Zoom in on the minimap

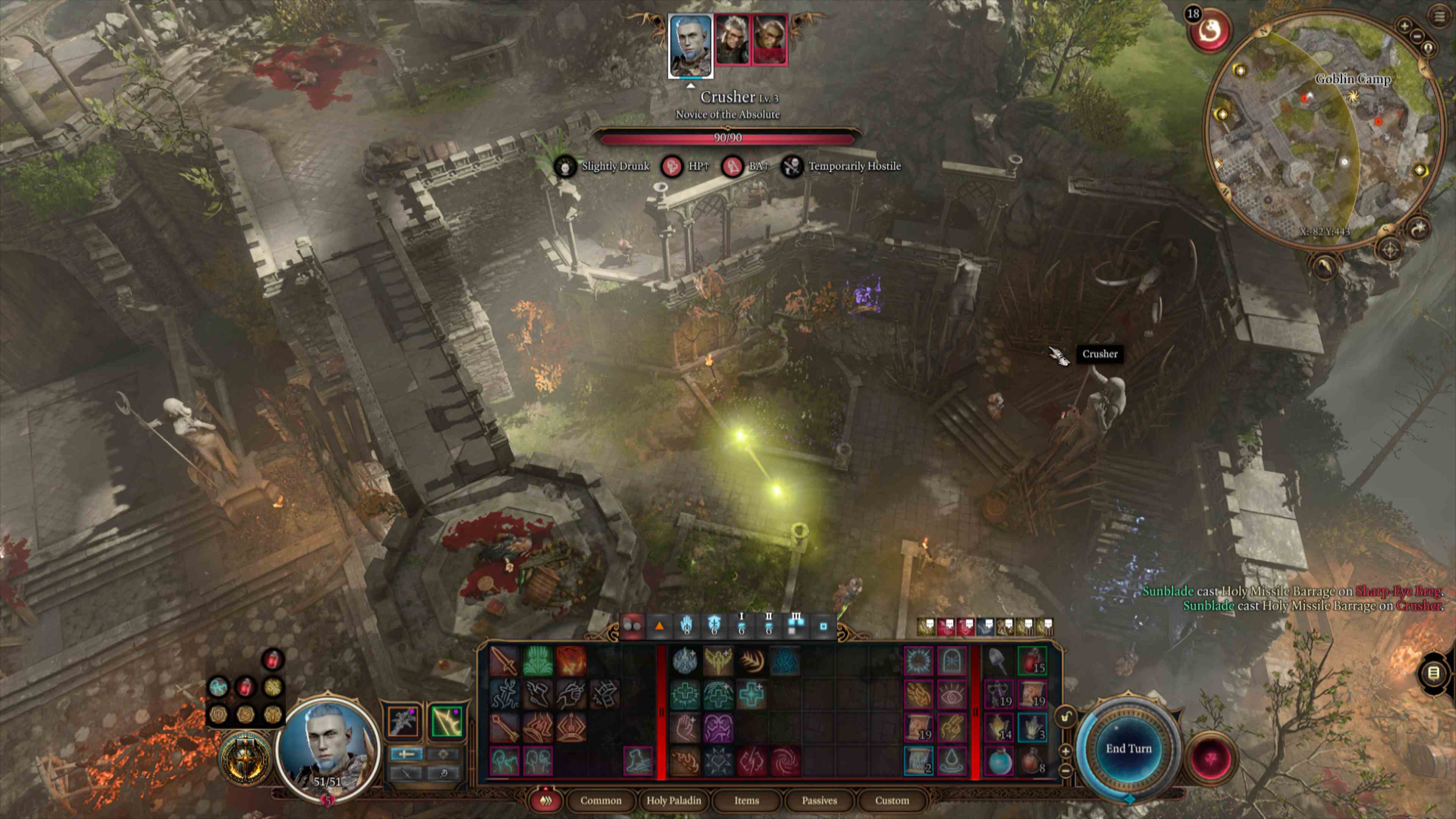[x=1404, y=25]
